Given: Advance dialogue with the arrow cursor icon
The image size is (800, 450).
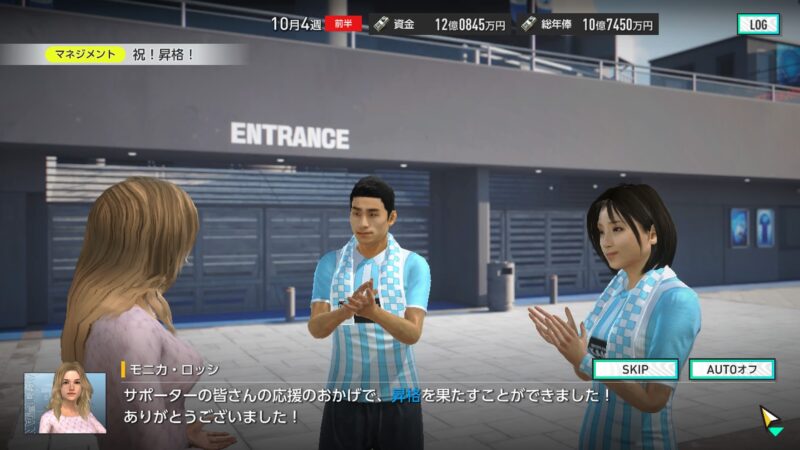Looking at the screenshot, I should [x=771, y=420].
